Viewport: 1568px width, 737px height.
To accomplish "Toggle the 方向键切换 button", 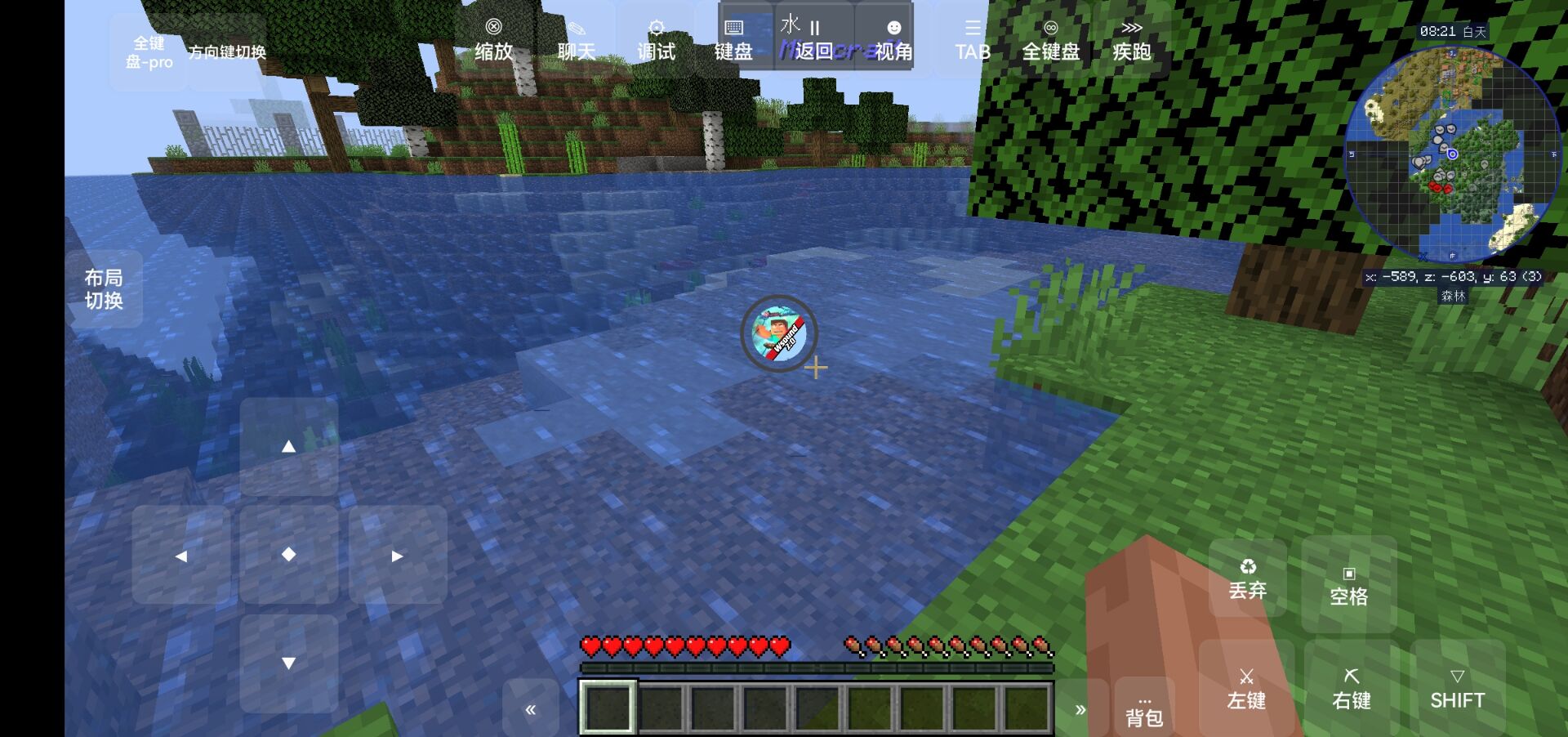I will pyautogui.click(x=227, y=51).
